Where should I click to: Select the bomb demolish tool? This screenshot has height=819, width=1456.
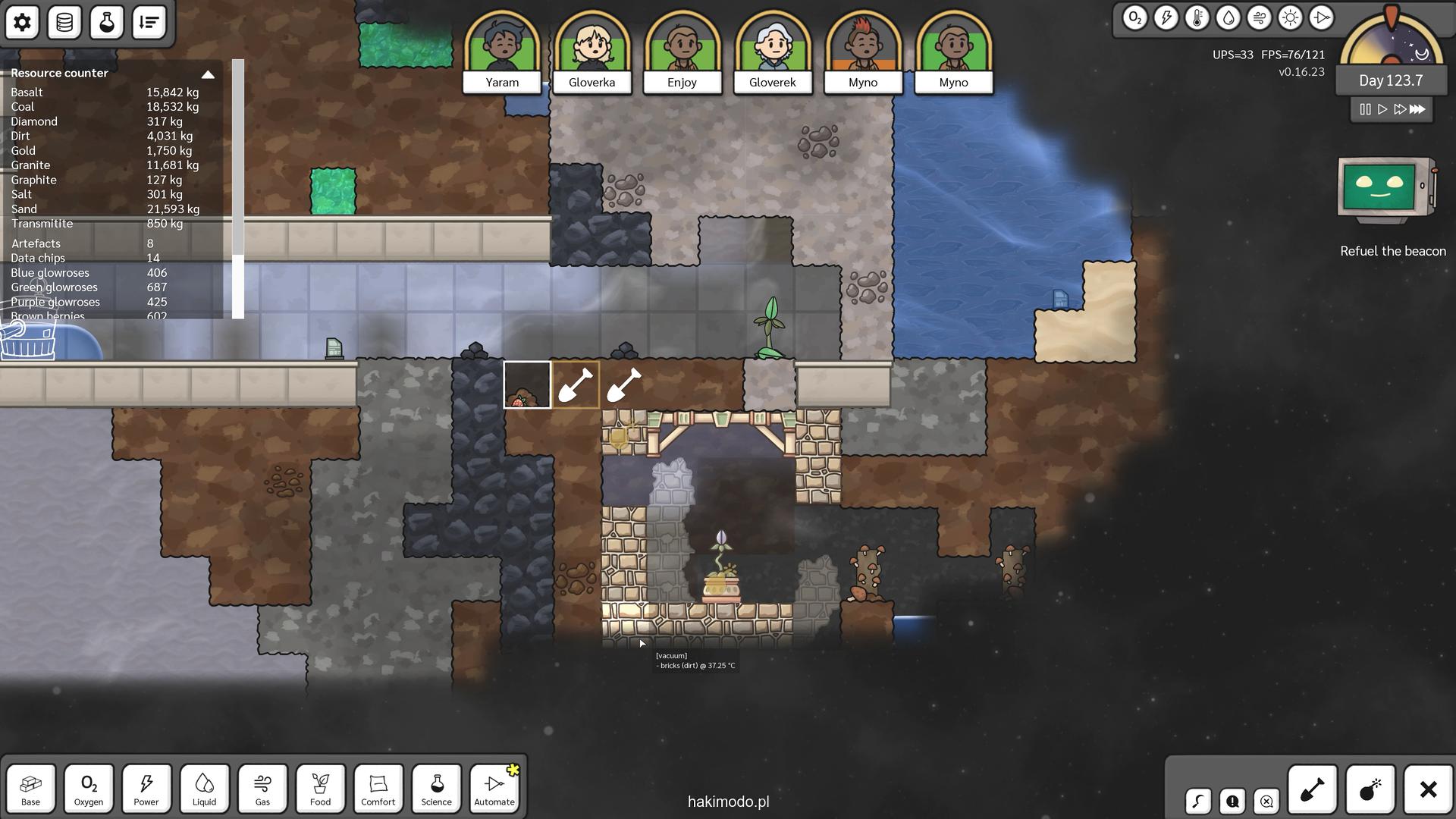point(1370,789)
